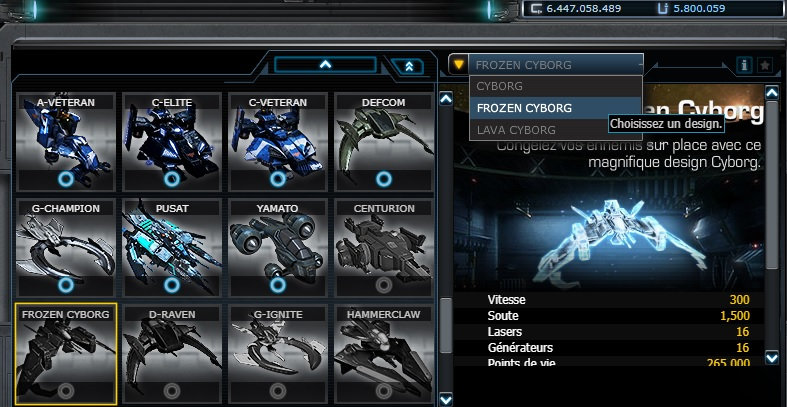Click the star favorite icon
Image resolution: width=787 pixels, height=407 pixels.
pos(765,65)
